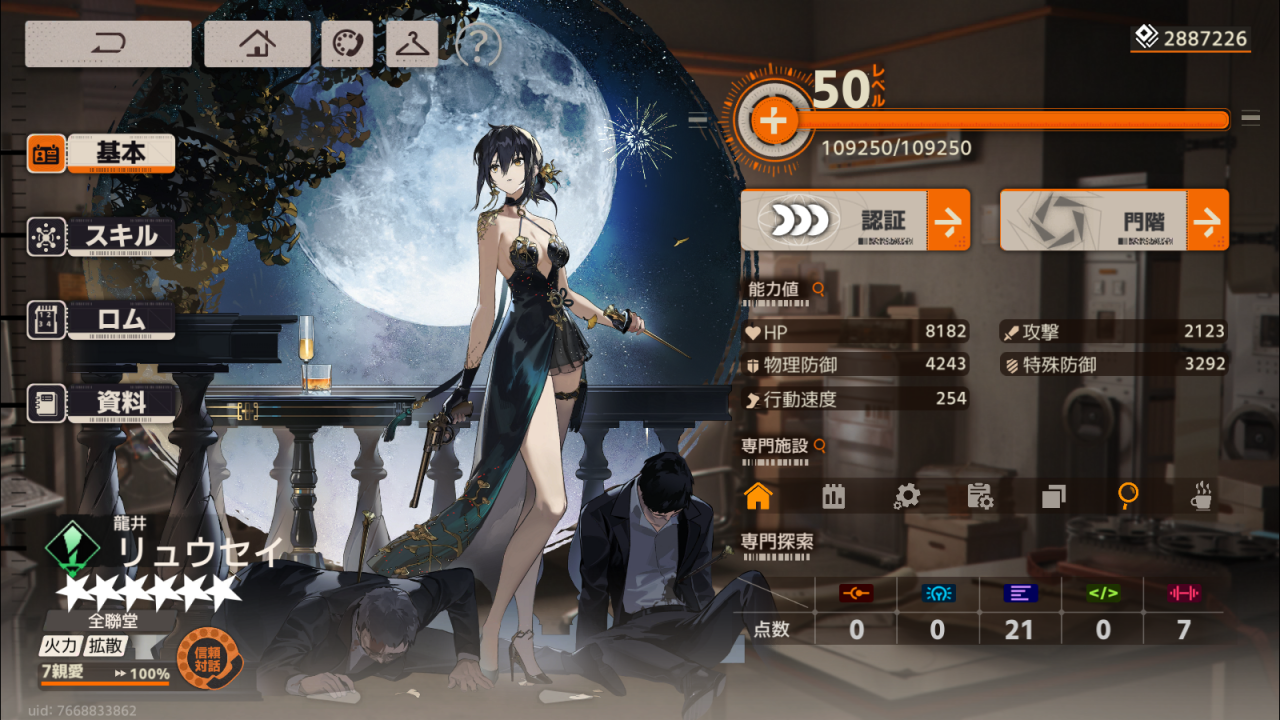Screen dimensions: 1280x720
Task: Inspect 能力値 details with the magnifier
Action: pyautogui.click(x=819, y=289)
